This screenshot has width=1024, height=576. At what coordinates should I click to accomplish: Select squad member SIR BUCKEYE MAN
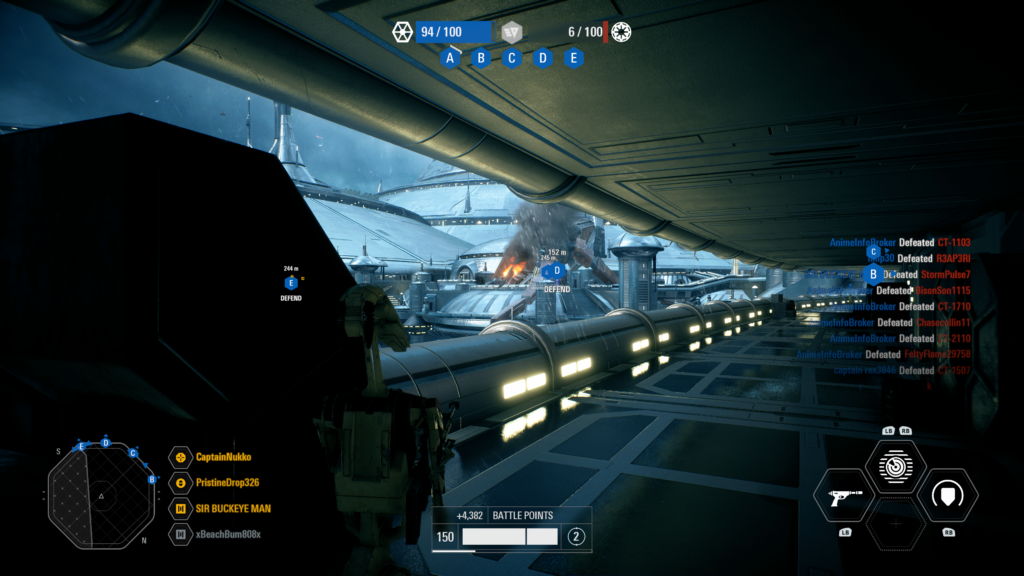pyautogui.click(x=232, y=509)
